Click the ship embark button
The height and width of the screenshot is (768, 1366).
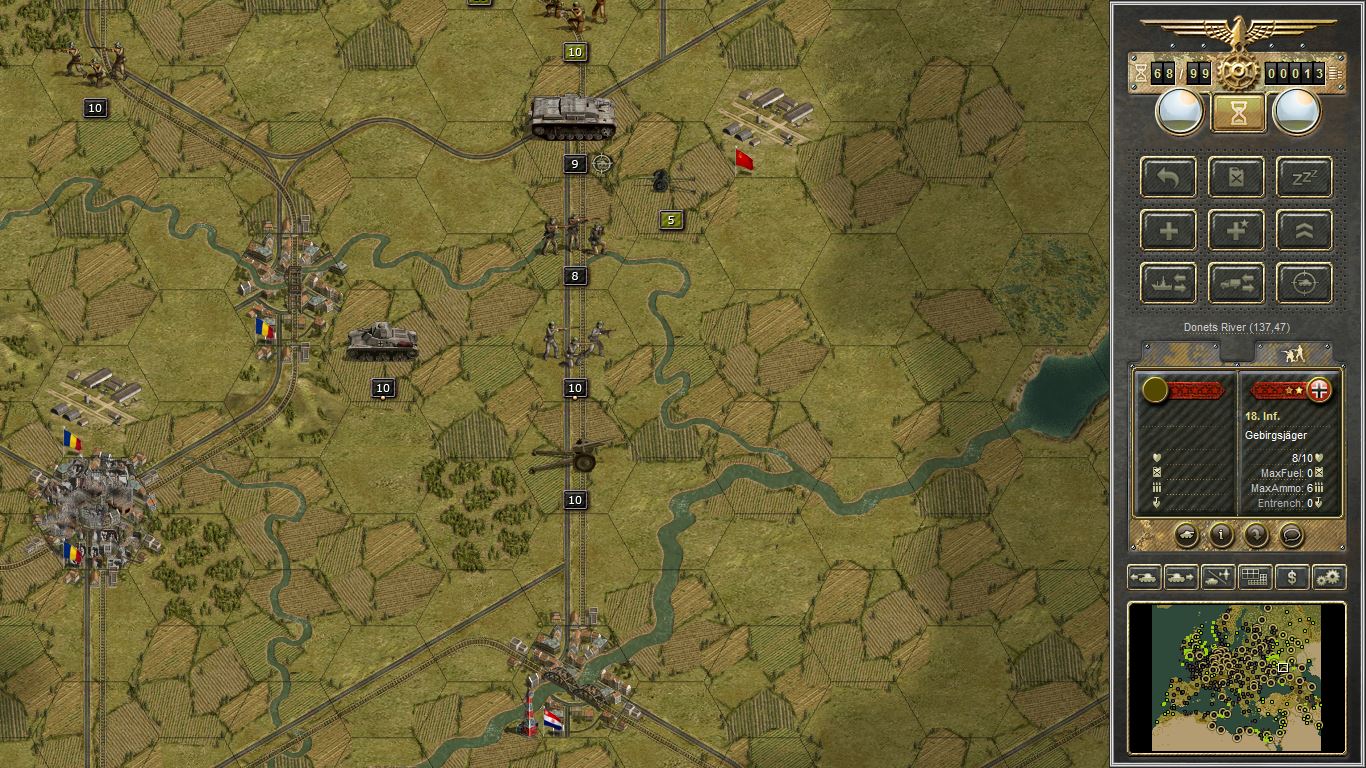(1168, 284)
